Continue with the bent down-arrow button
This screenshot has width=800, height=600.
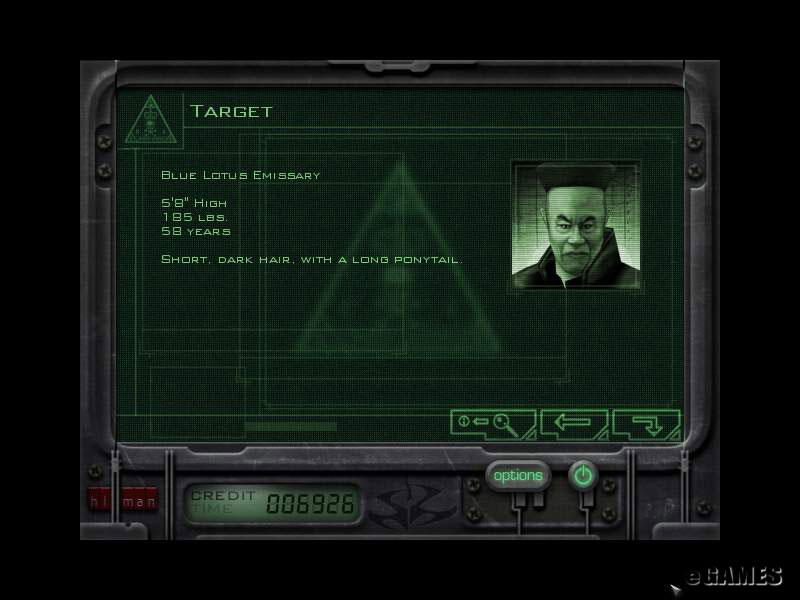[x=646, y=423]
